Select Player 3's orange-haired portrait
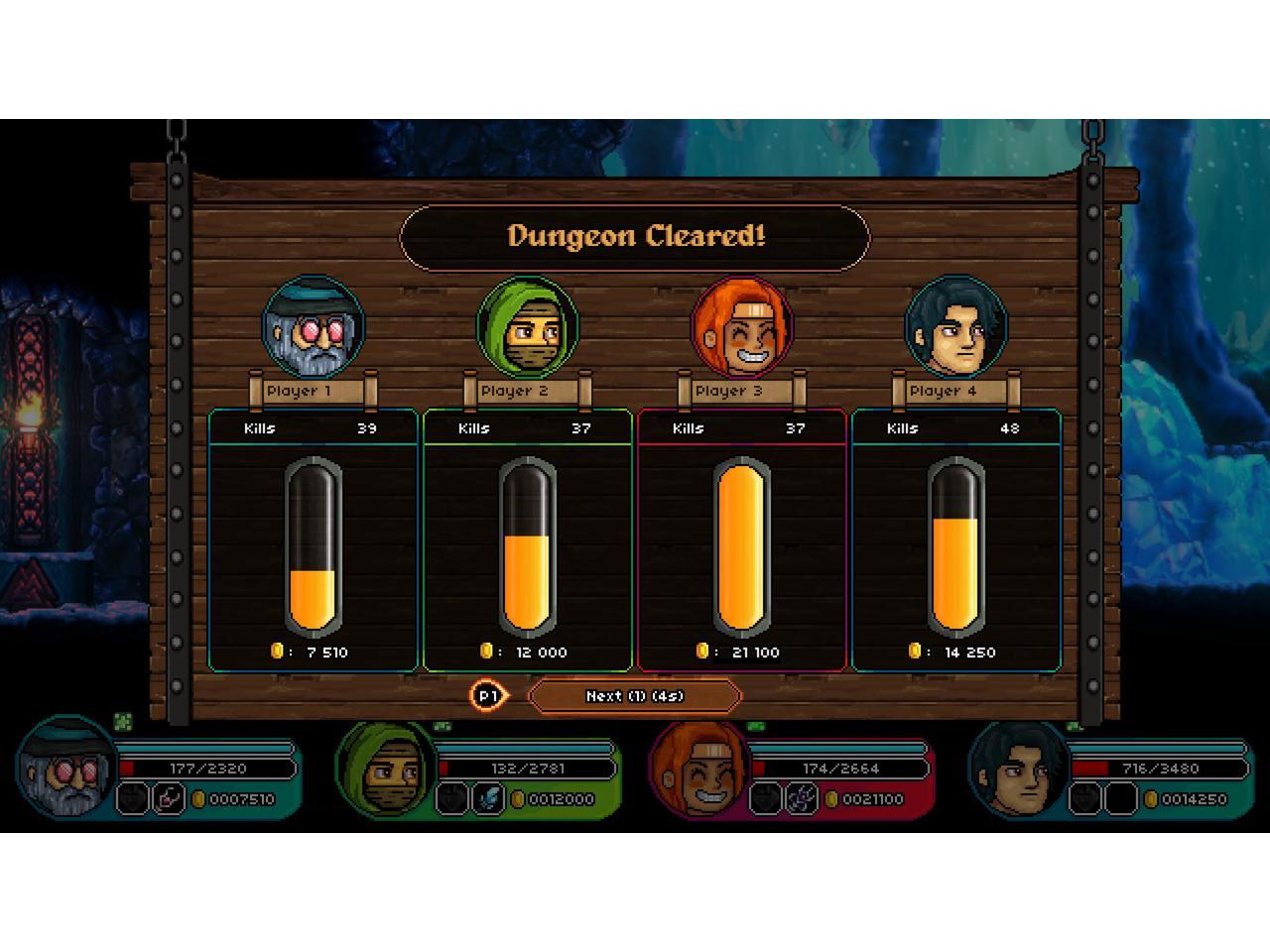1270x952 pixels. tap(741, 328)
